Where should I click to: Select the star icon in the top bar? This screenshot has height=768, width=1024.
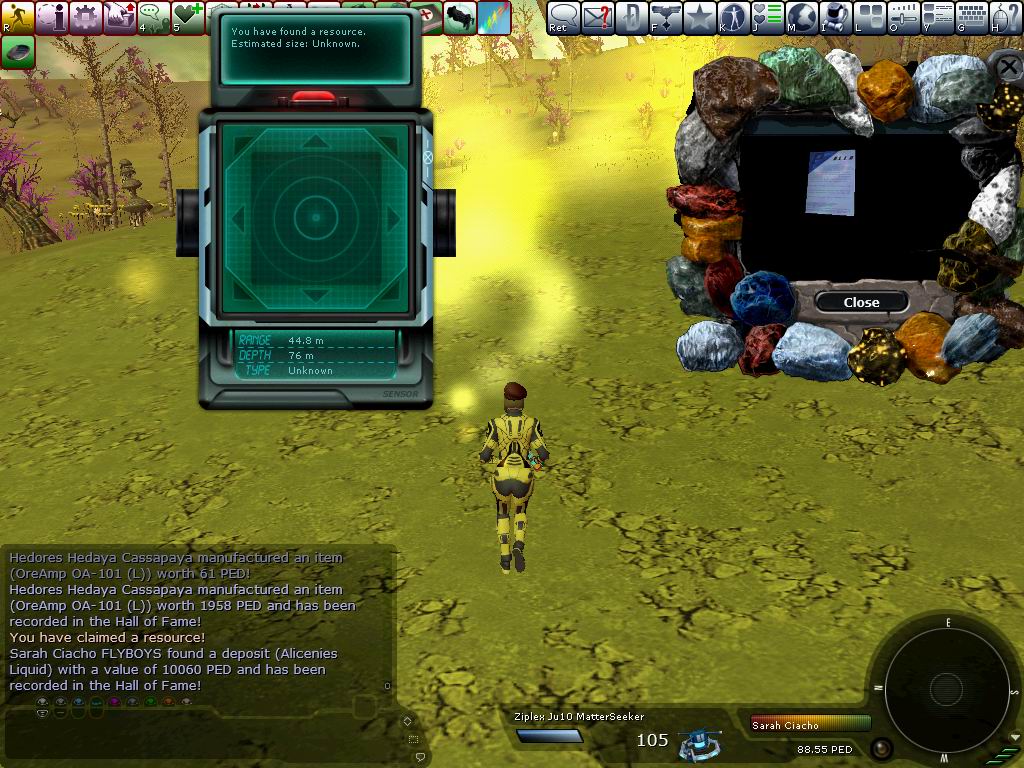pyautogui.click(x=700, y=17)
